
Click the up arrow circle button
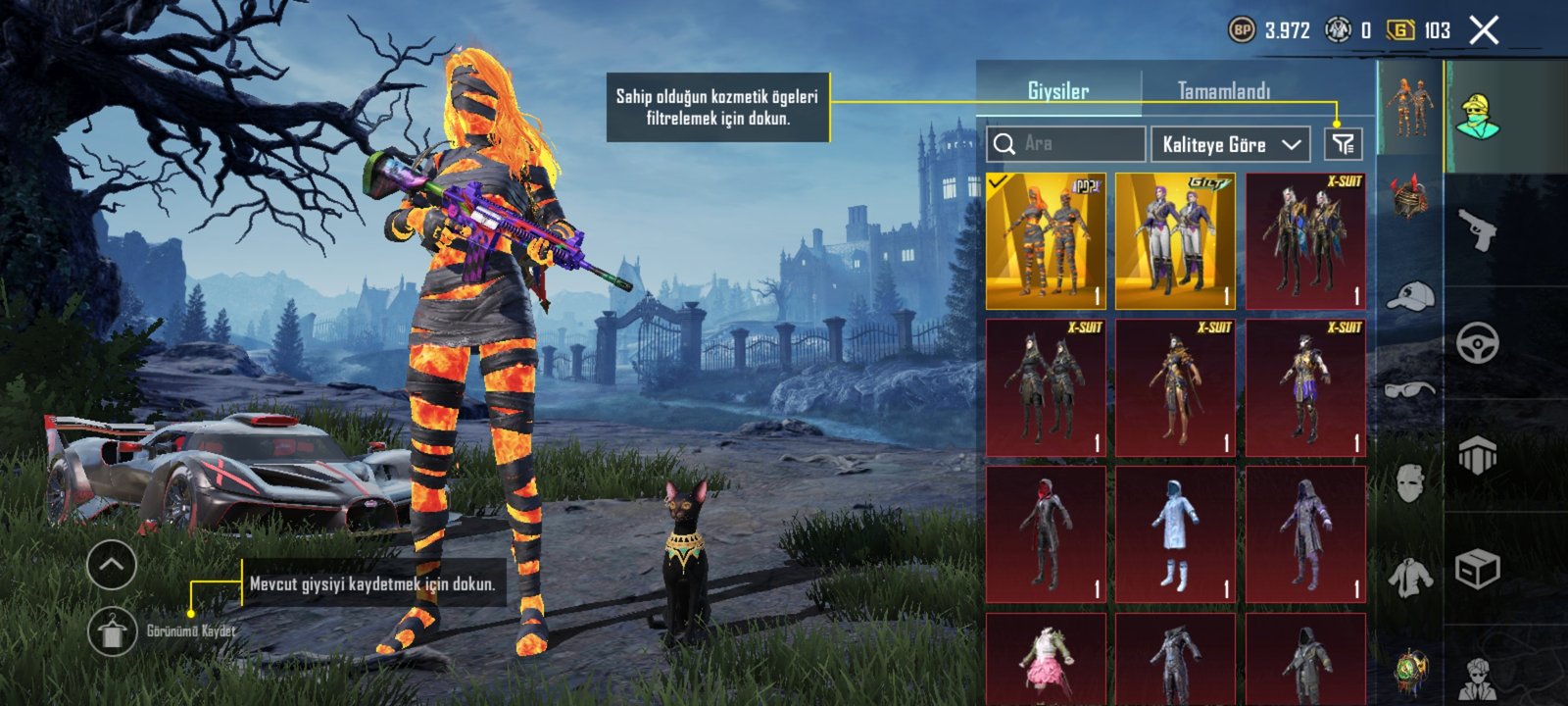(111, 565)
